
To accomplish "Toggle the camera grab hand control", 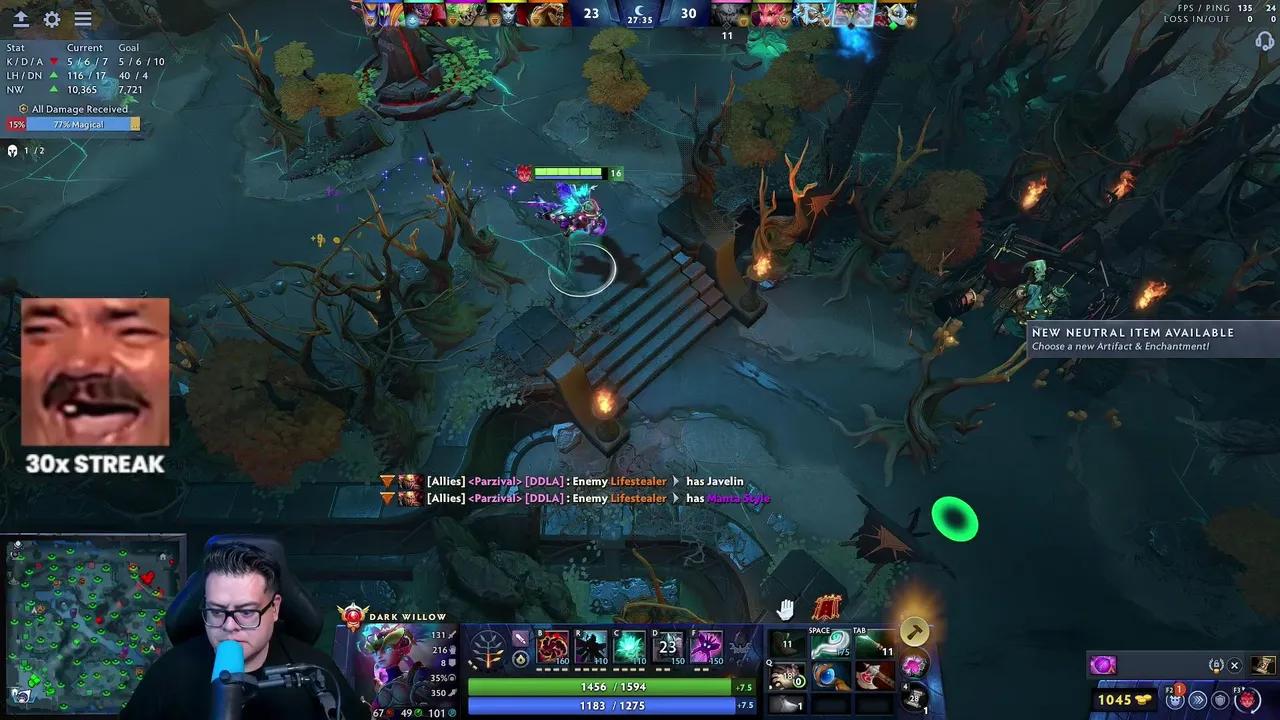I will point(786,608).
